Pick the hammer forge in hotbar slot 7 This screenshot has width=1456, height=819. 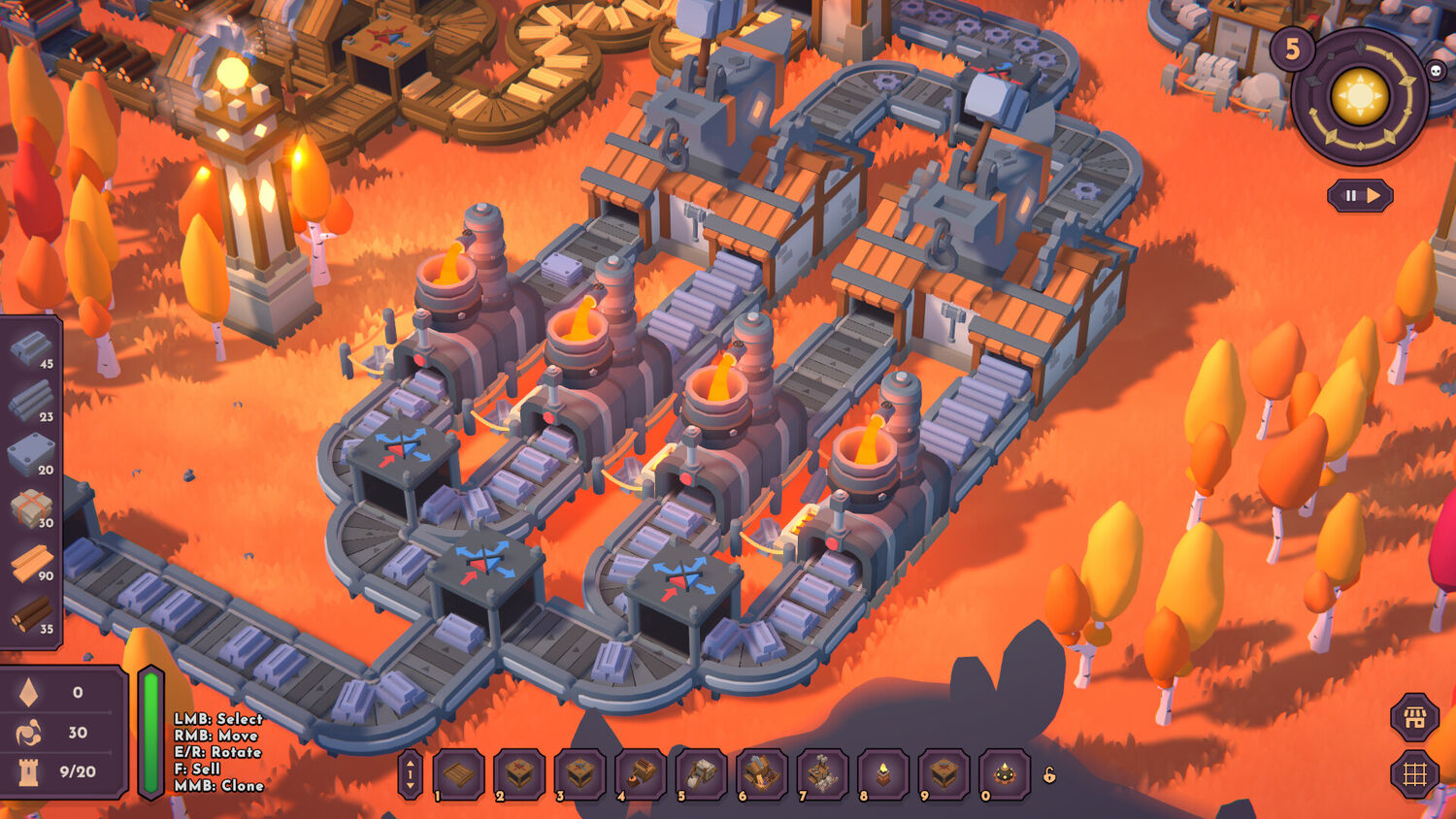(x=822, y=774)
